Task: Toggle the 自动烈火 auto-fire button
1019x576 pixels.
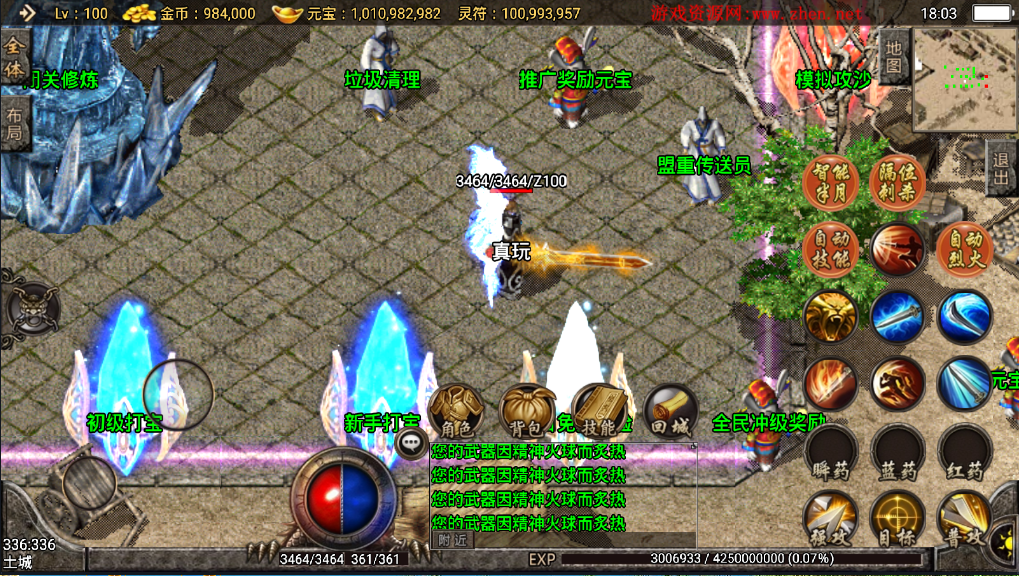Action: pyautogui.click(x=965, y=249)
